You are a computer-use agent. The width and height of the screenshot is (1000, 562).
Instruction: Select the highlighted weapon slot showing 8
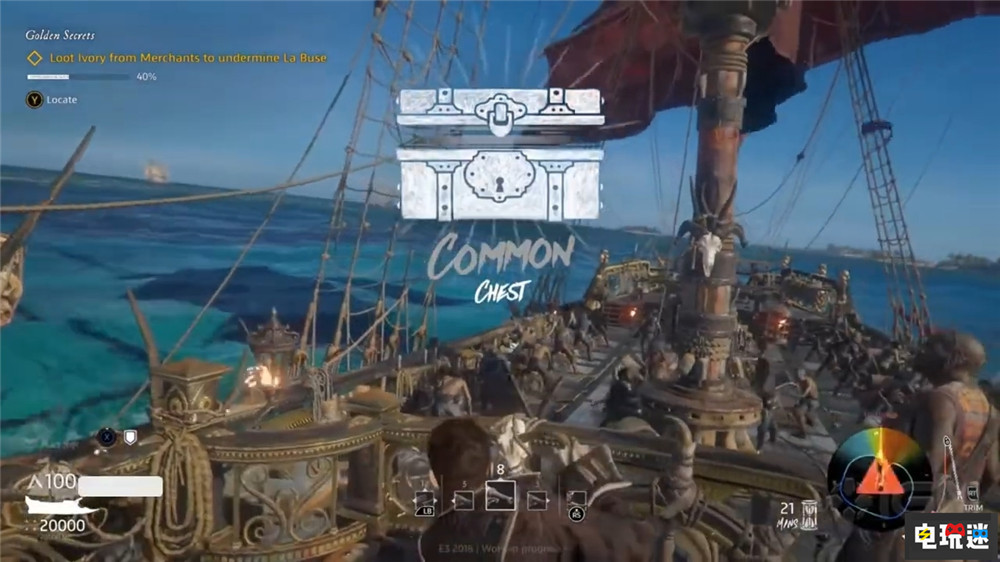[500, 495]
